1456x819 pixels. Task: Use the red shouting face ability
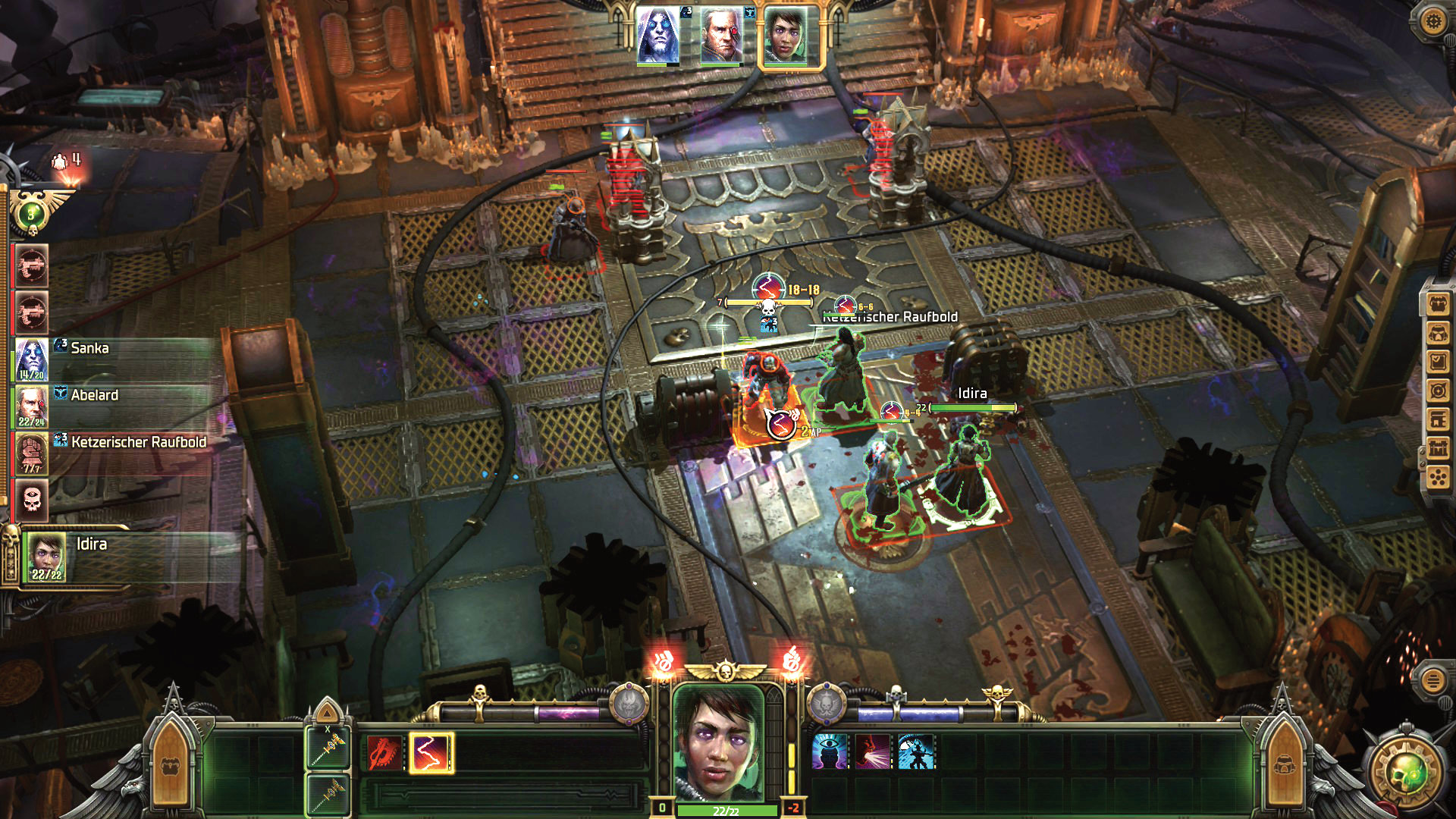pyautogui.click(x=873, y=752)
